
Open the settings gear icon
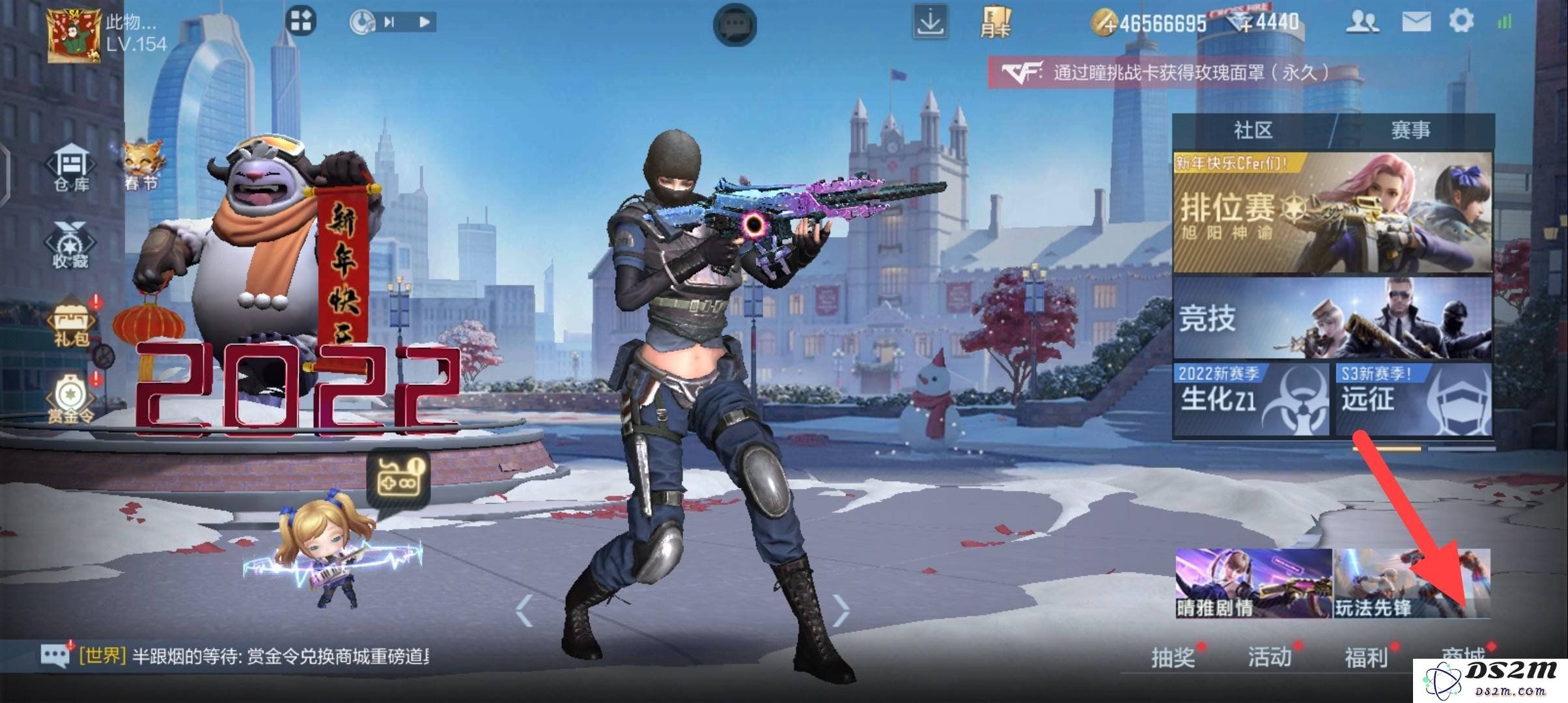[x=1461, y=21]
